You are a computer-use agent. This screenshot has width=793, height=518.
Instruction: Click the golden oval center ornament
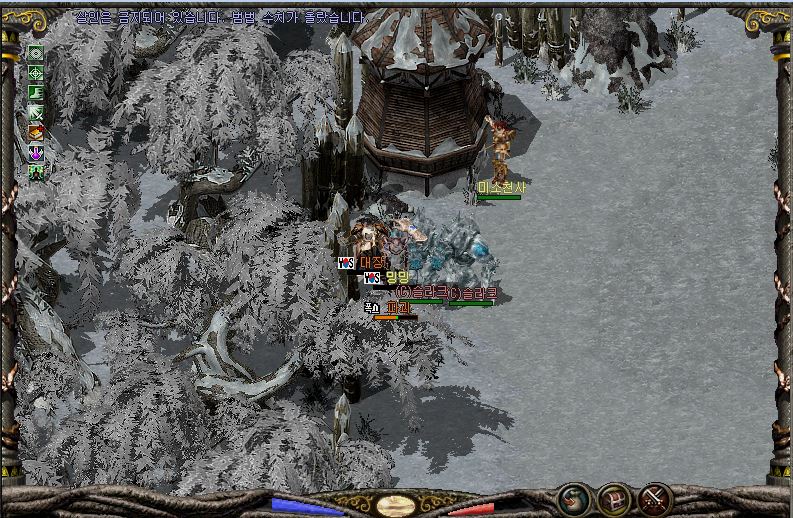tap(396, 505)
